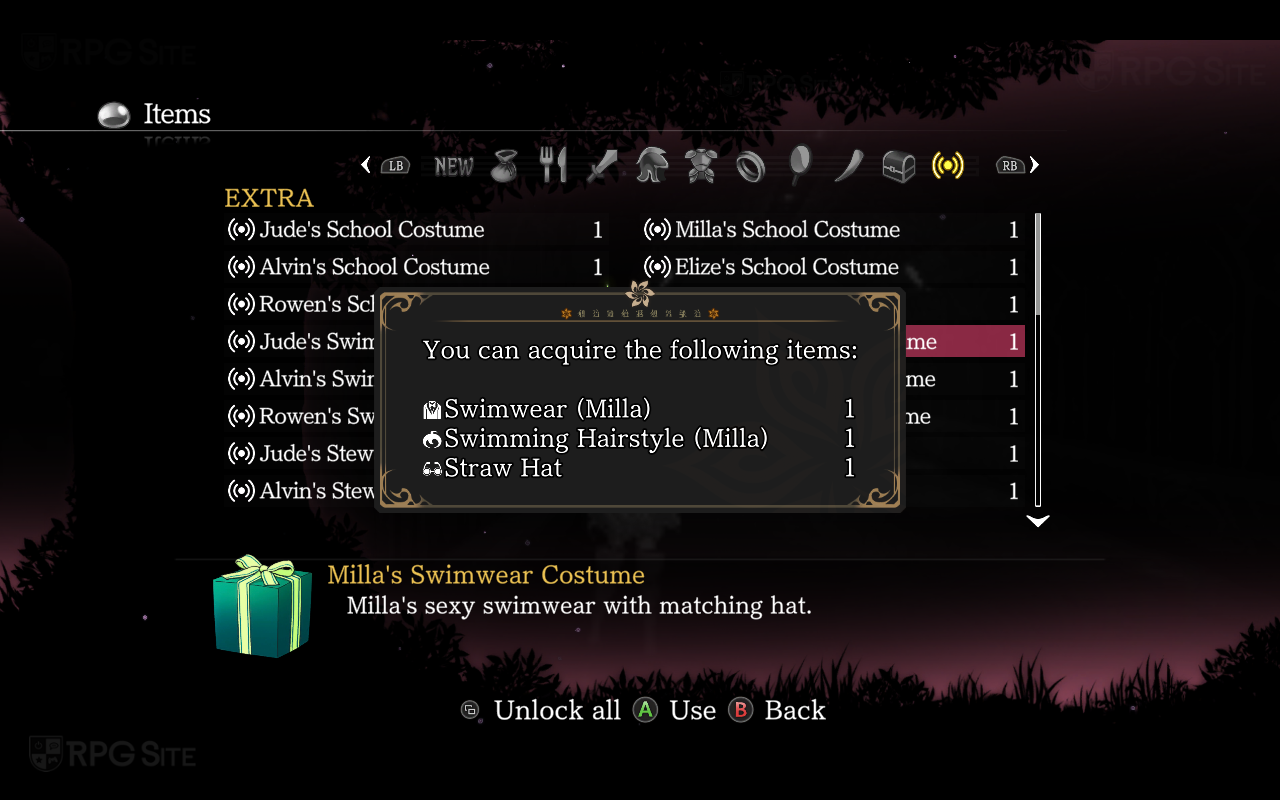Open the treasure chest category tab

(x=898, y=166)
